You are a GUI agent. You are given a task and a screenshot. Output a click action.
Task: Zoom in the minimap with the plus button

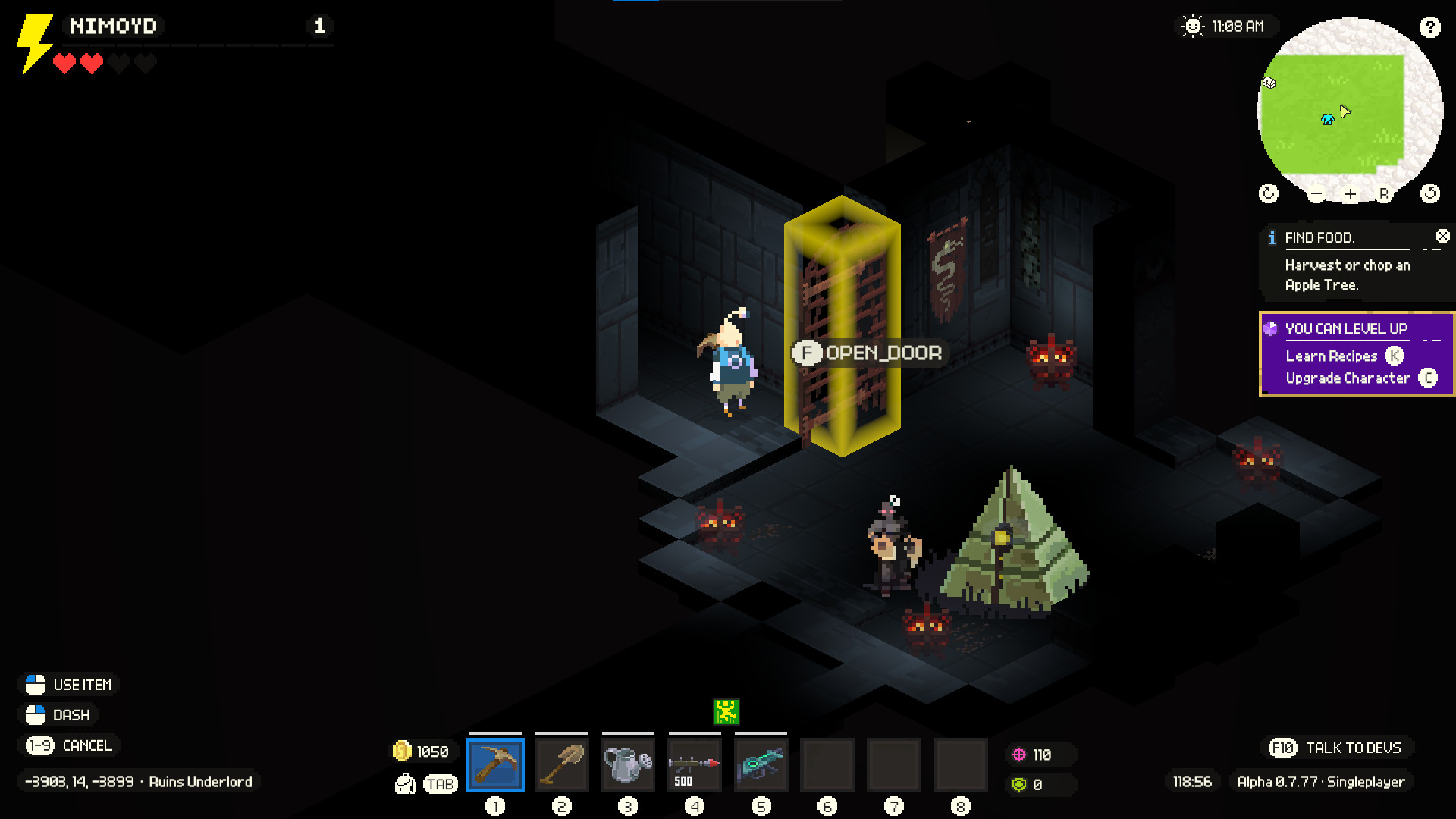point(1350,194)
